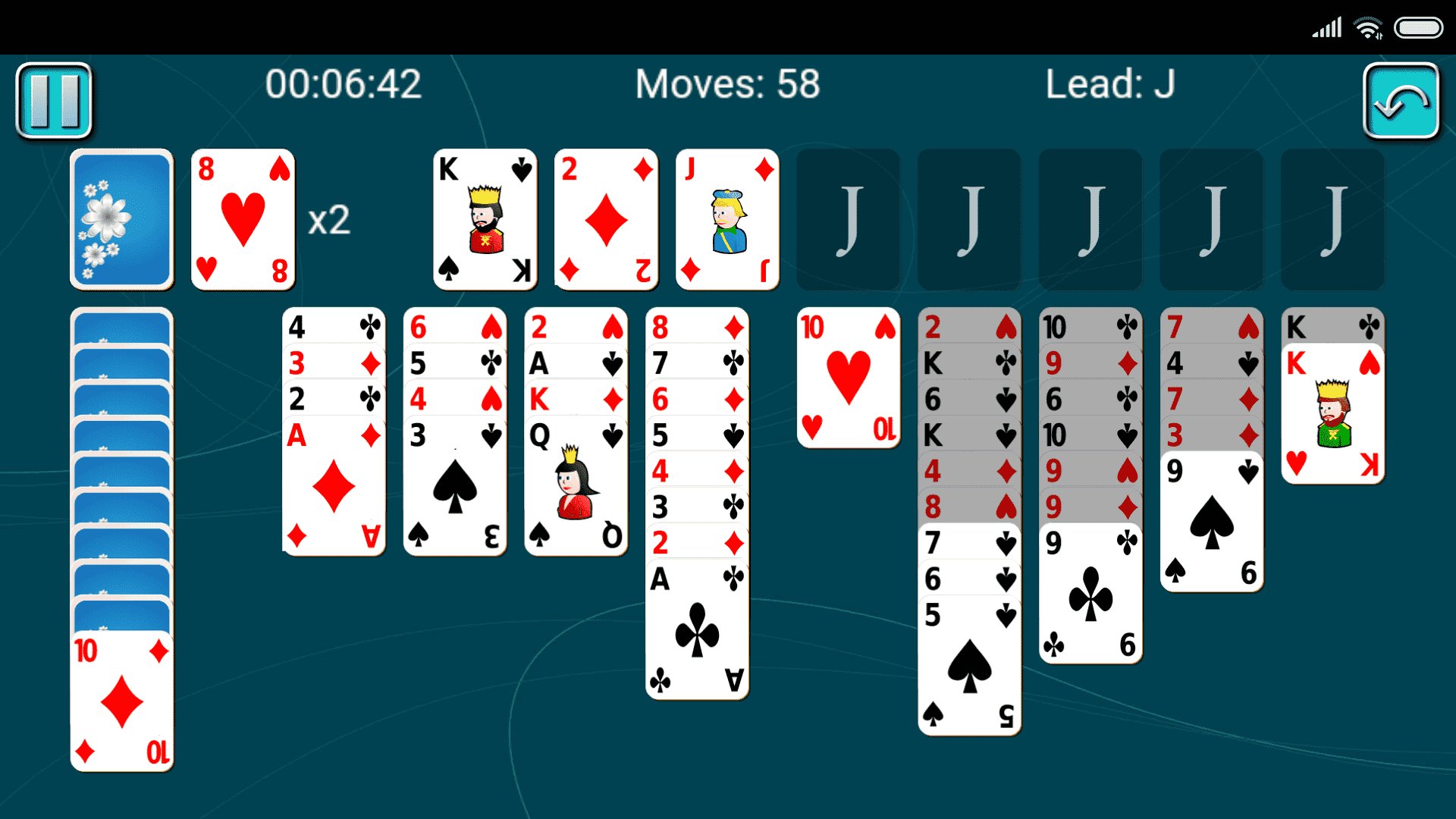Image resolution: width=1456 pixels, height=819 pixels.
Task: Select the first empty Jack foundation slot
Action: (848, 218)
